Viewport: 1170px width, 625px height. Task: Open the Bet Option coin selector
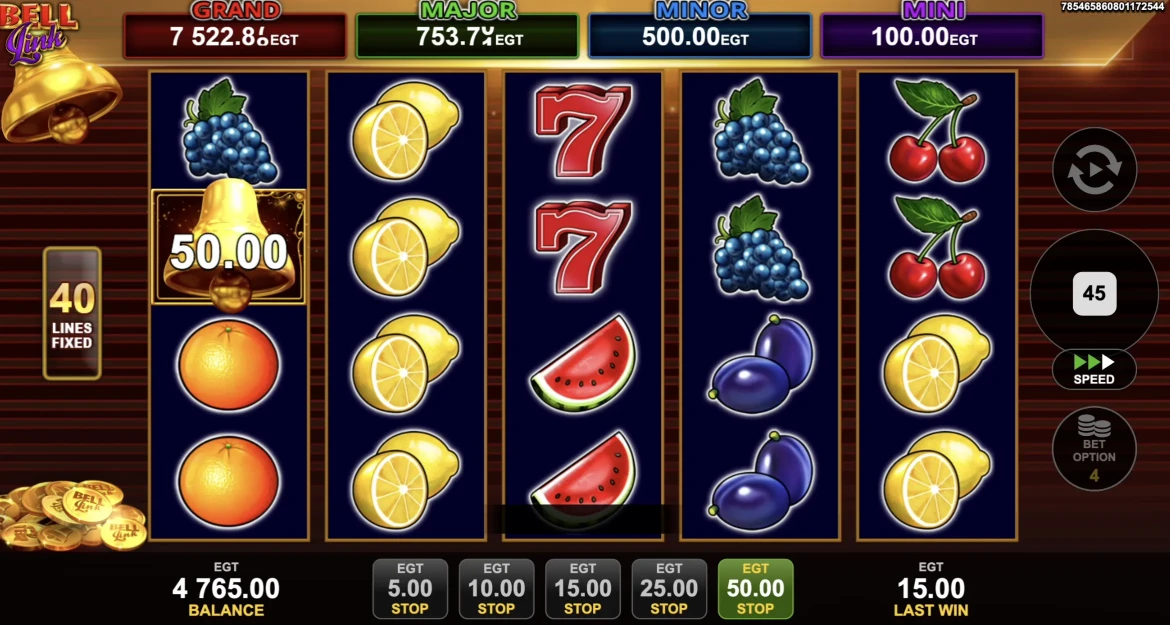pos(1094,449)
